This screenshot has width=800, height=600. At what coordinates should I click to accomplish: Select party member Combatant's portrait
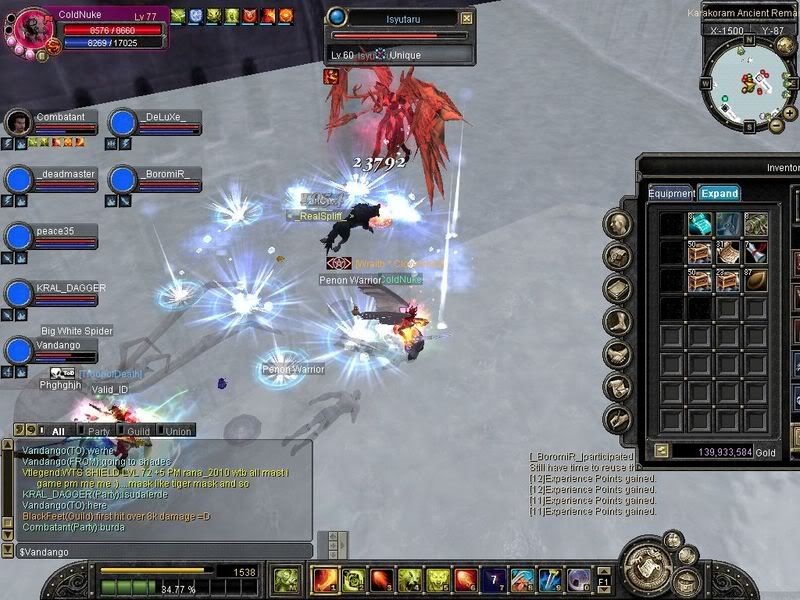pyautogui.click(x=18, y=123)
